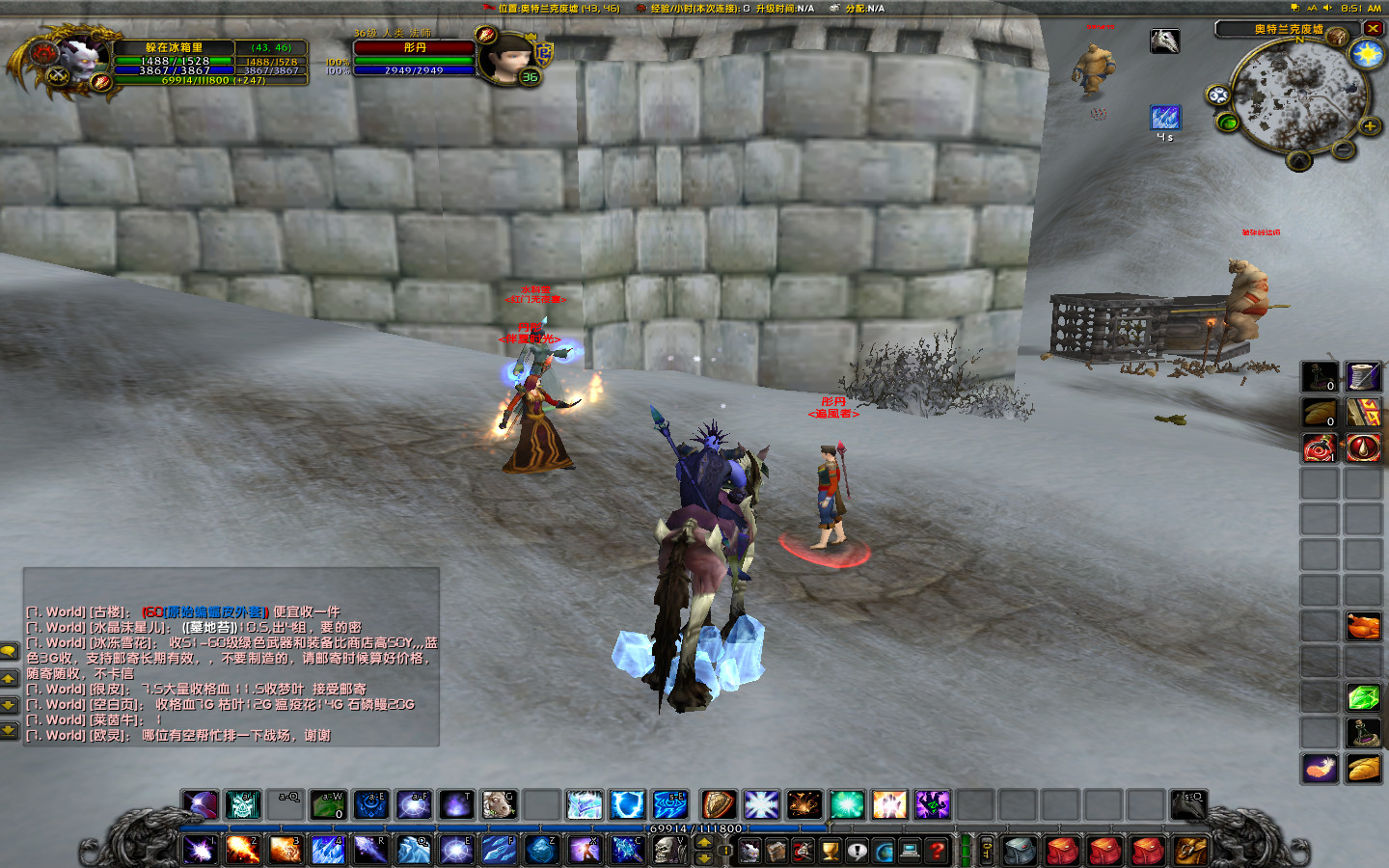Viewport: 1389px width, 868px height.
Task: Open the keyring next to the bags
Action: (985, 851)
